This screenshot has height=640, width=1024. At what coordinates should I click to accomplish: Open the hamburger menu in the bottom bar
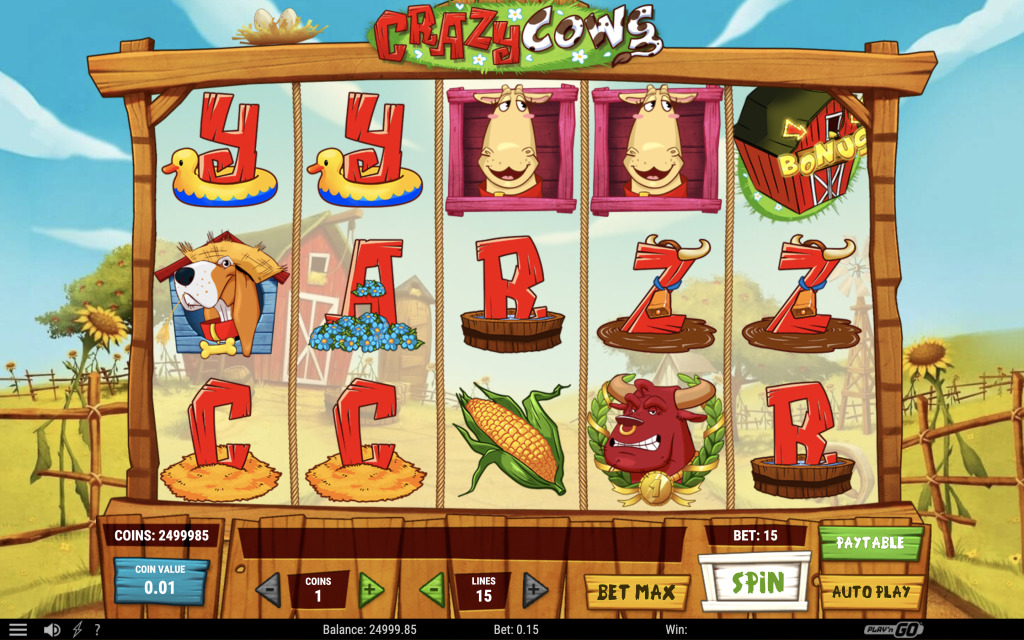(x=18, y=630)
